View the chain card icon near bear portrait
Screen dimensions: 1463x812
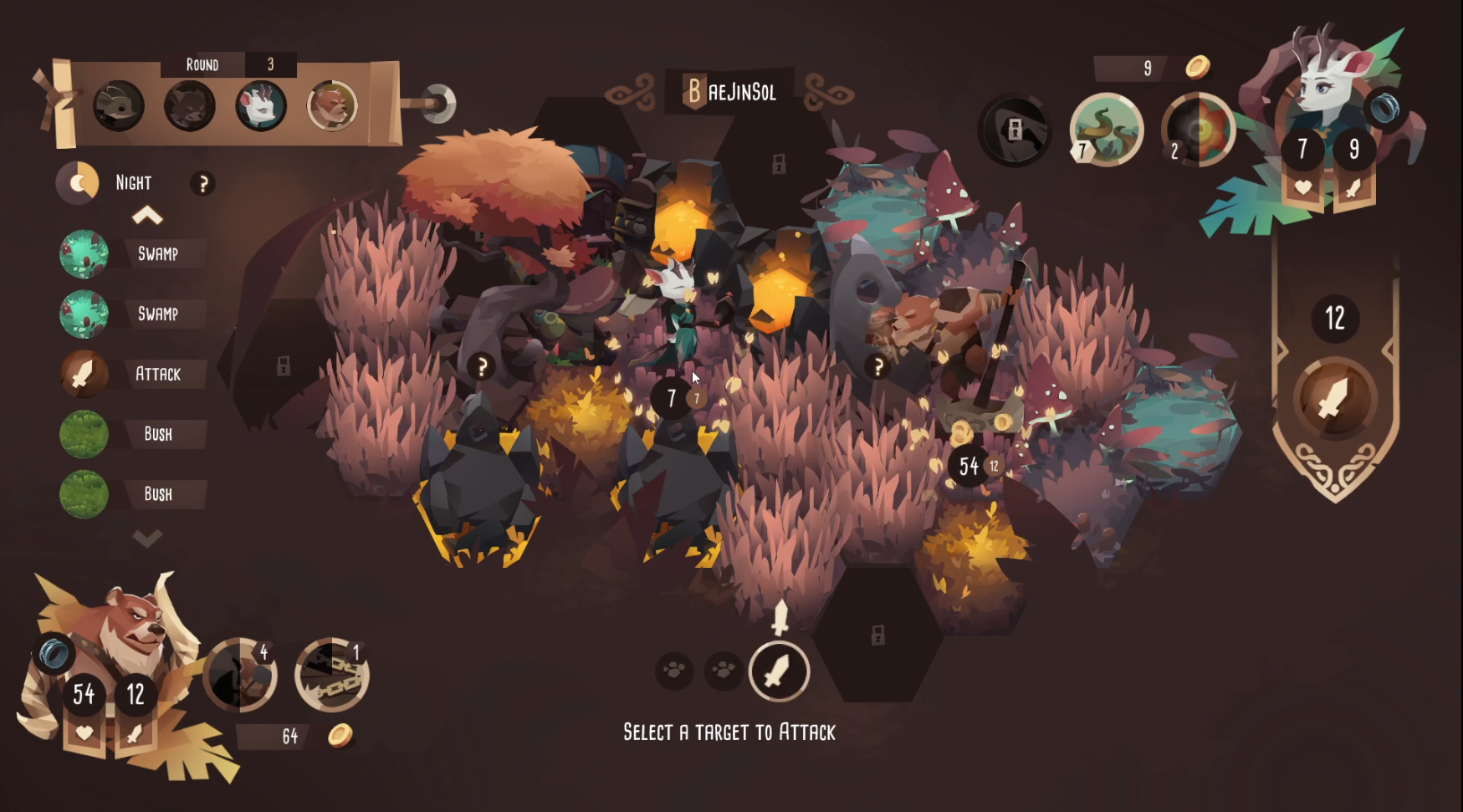click(332, 675)
